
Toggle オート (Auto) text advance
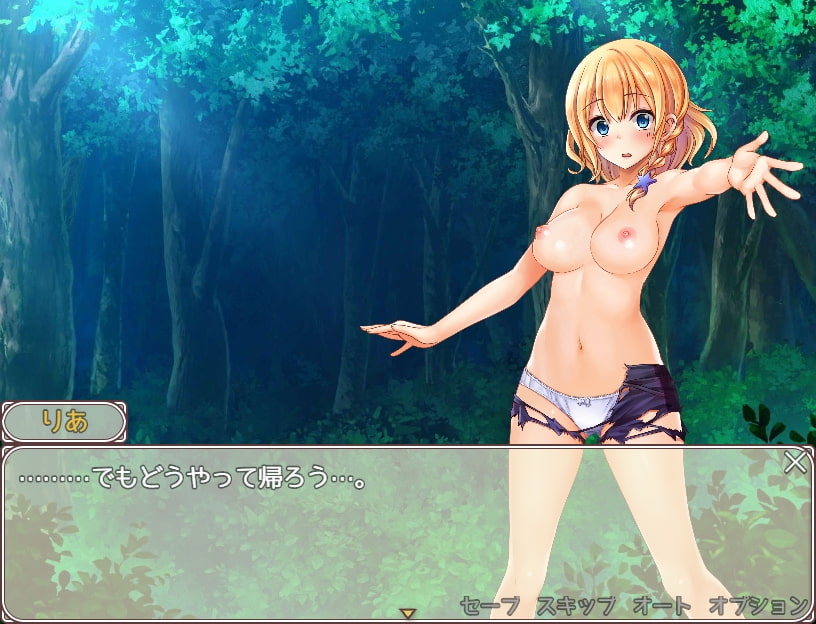661,605
